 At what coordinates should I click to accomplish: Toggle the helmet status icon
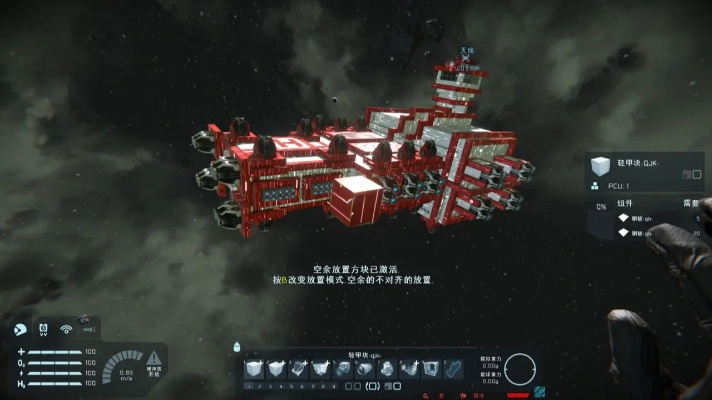click(19, 328)
